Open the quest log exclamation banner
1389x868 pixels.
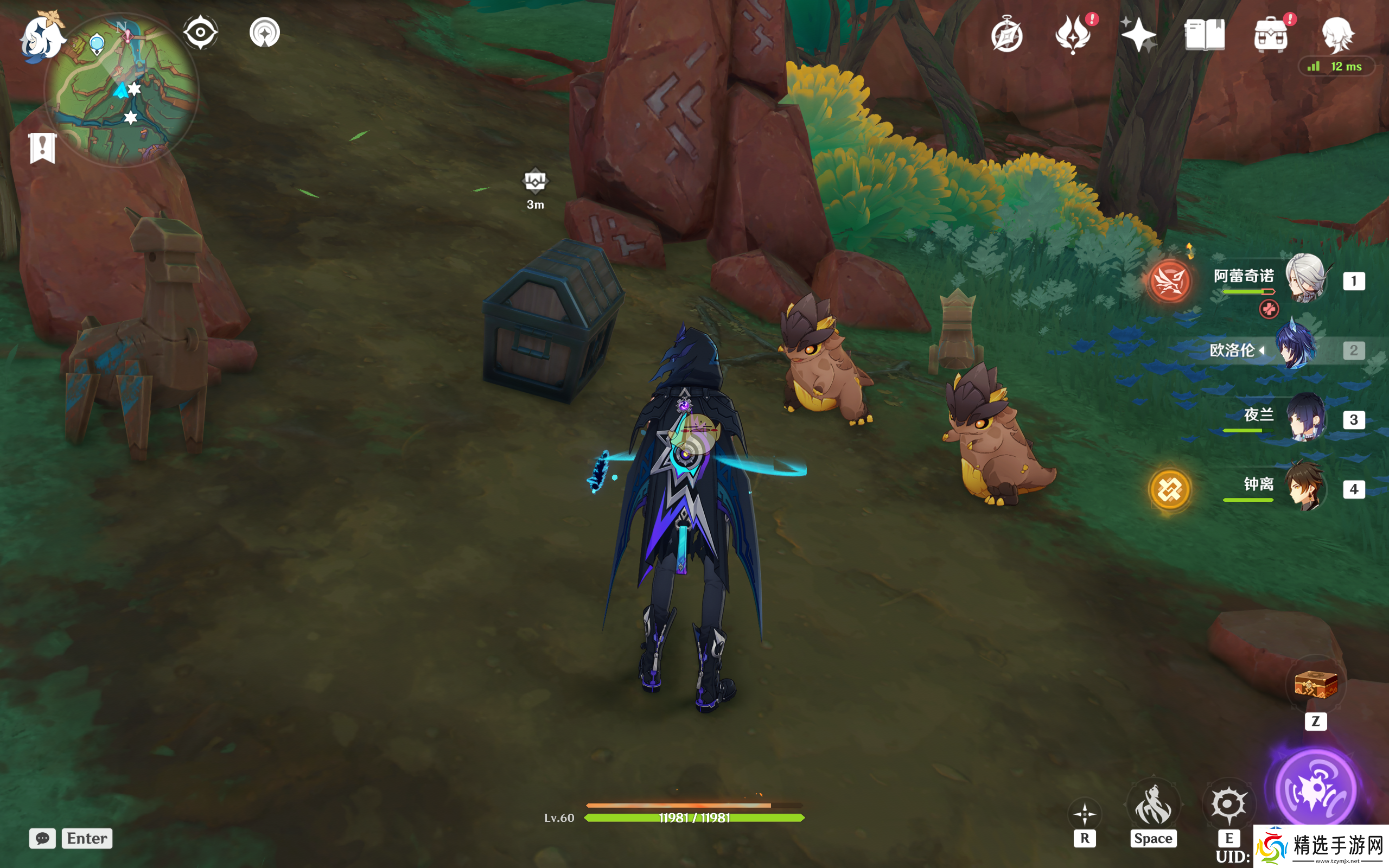tap(42, 148)
